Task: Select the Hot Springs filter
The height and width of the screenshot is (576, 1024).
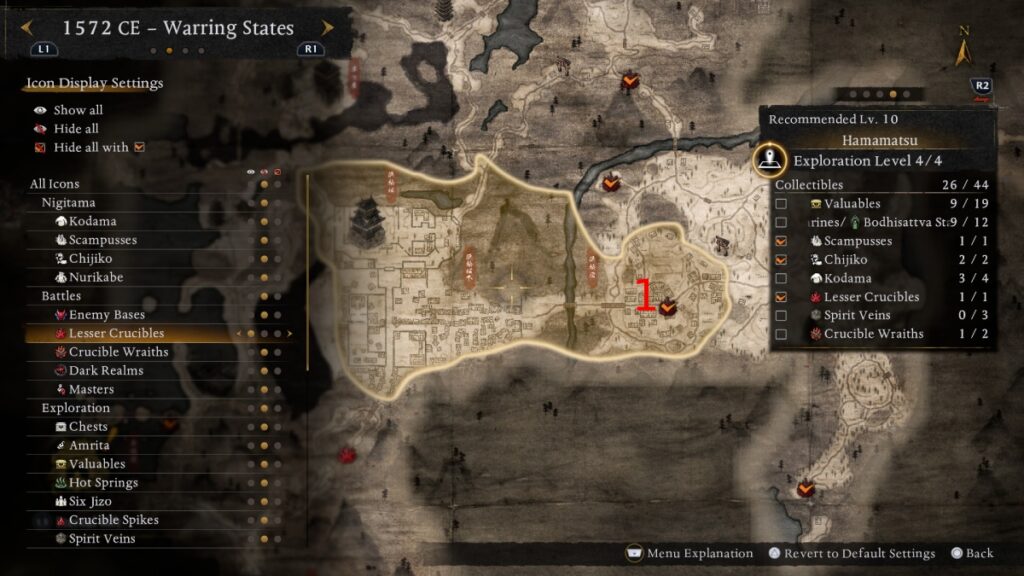Action: click(x=103, y=483)
